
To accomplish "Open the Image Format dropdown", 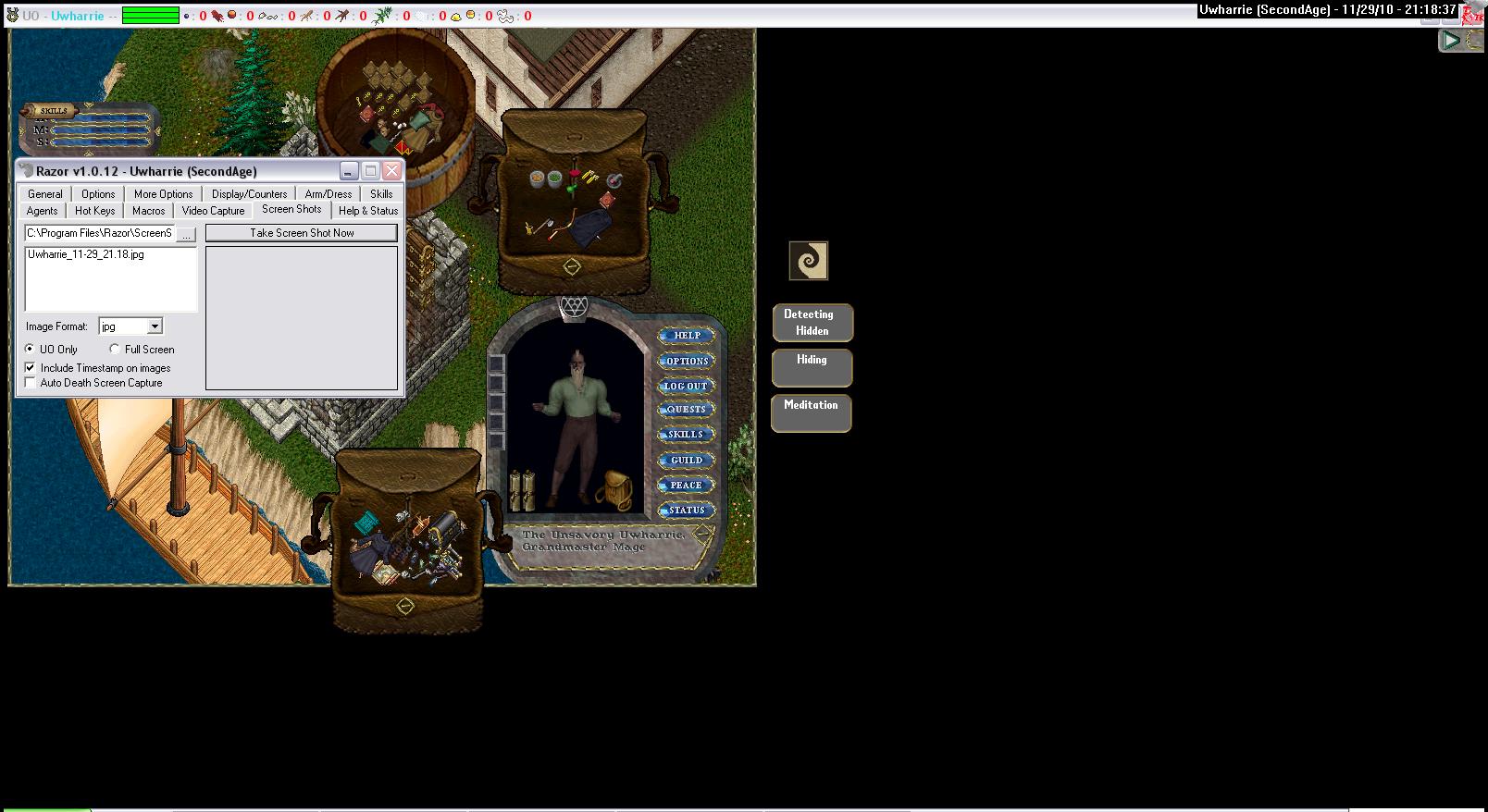I will (155, 326).
